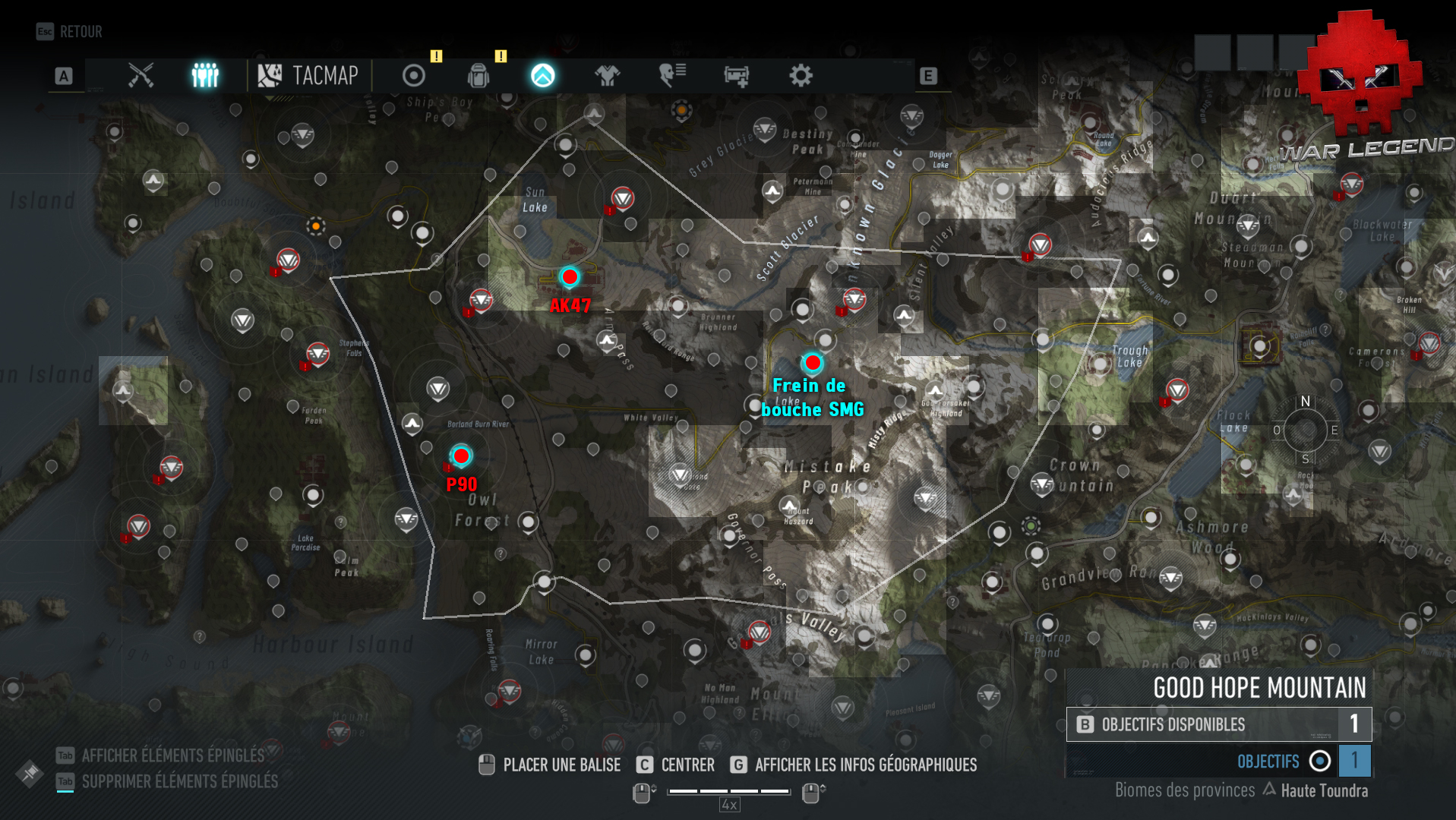1456x820 pixels.
Task: Select the character skills profile icon
Action: pyautogui.click(x=671, y=76)
